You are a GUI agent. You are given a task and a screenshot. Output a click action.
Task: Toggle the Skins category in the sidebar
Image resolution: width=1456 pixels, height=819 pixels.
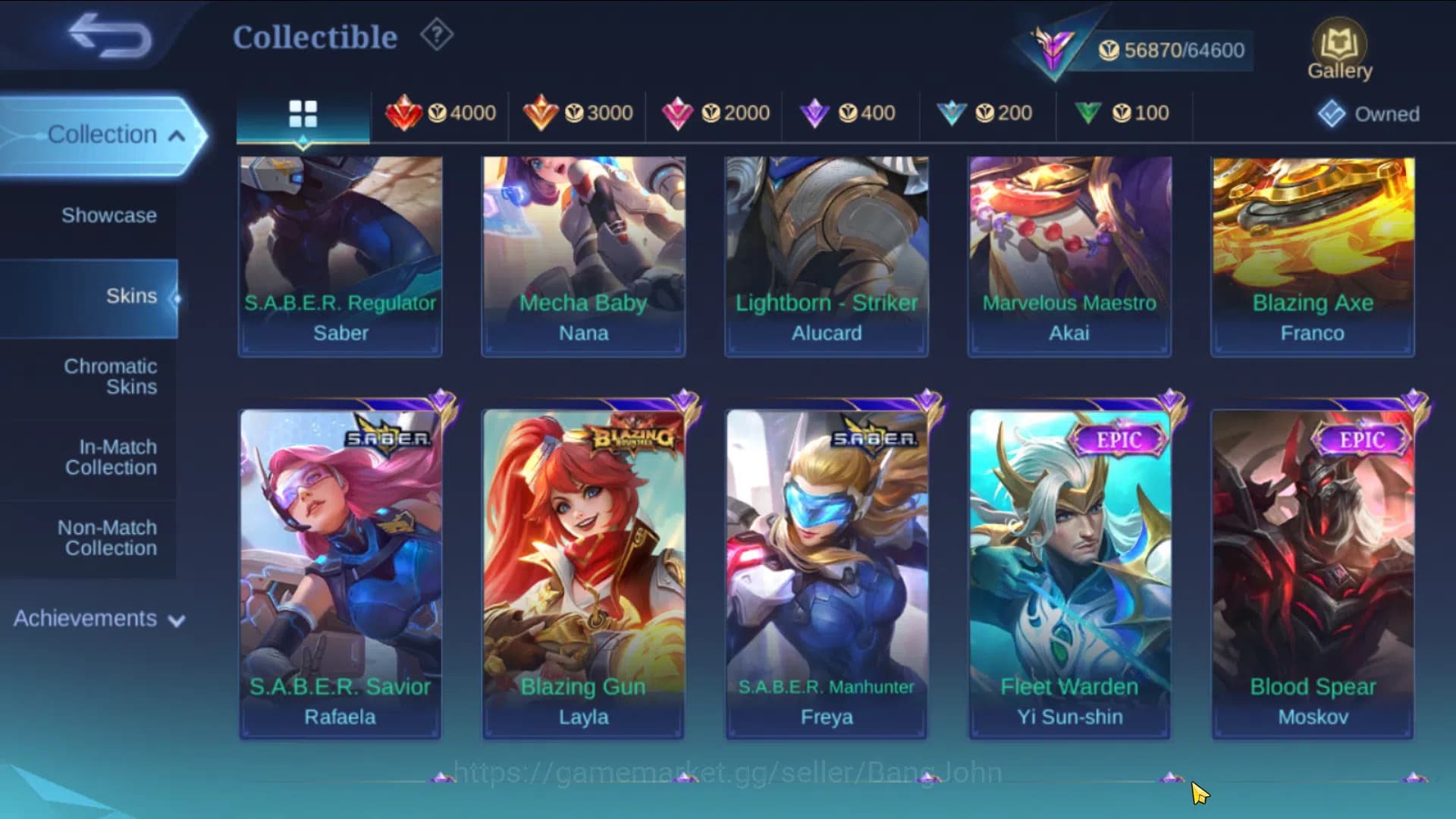tap(132, 296)
